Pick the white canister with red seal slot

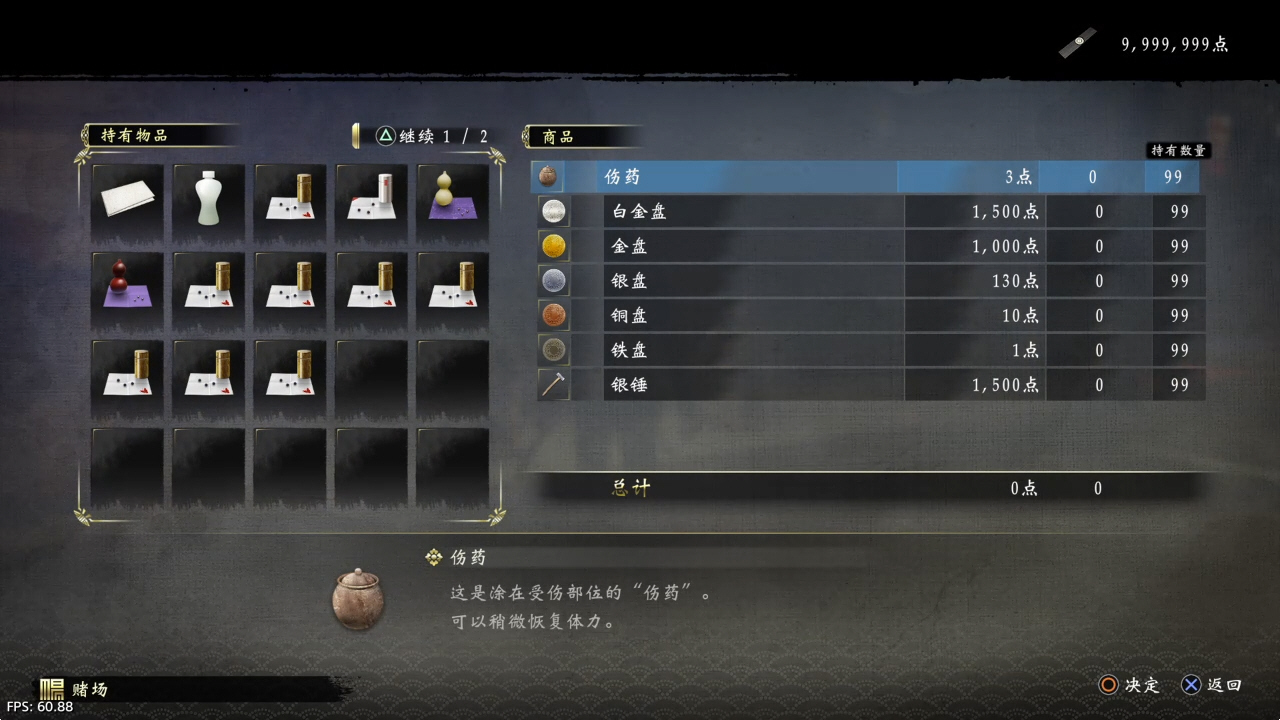(x=371, y=201)
